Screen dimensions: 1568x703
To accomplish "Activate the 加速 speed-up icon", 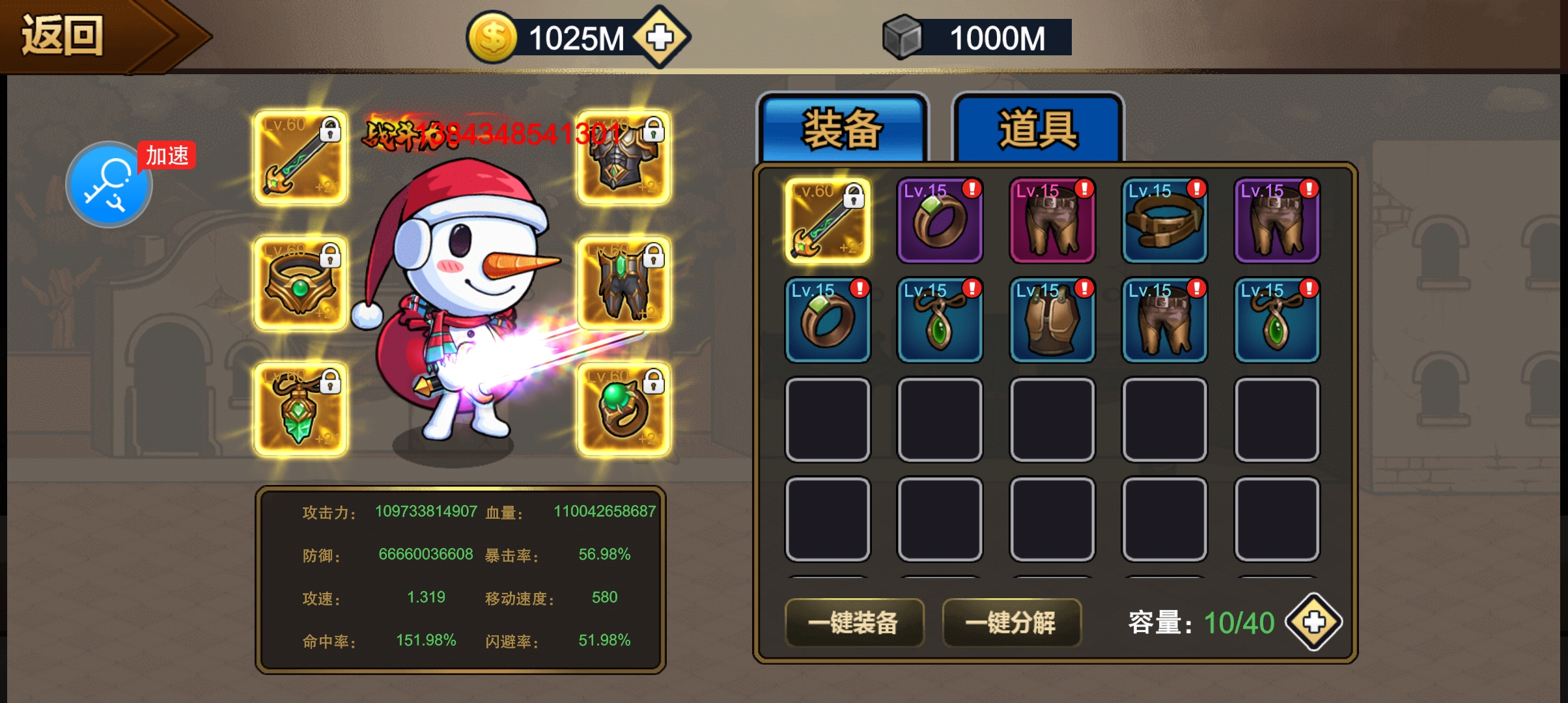I will 109,185.
